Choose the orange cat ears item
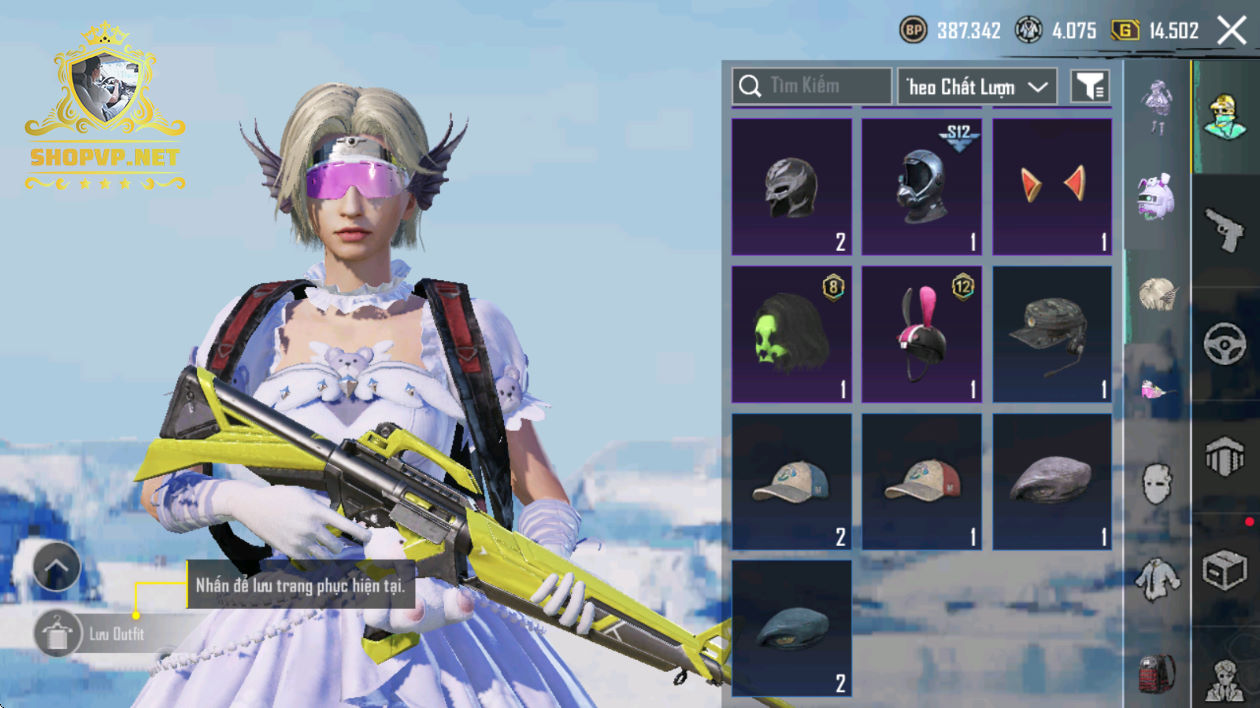Screen dimensions: 1260x708 point(1052,187)
